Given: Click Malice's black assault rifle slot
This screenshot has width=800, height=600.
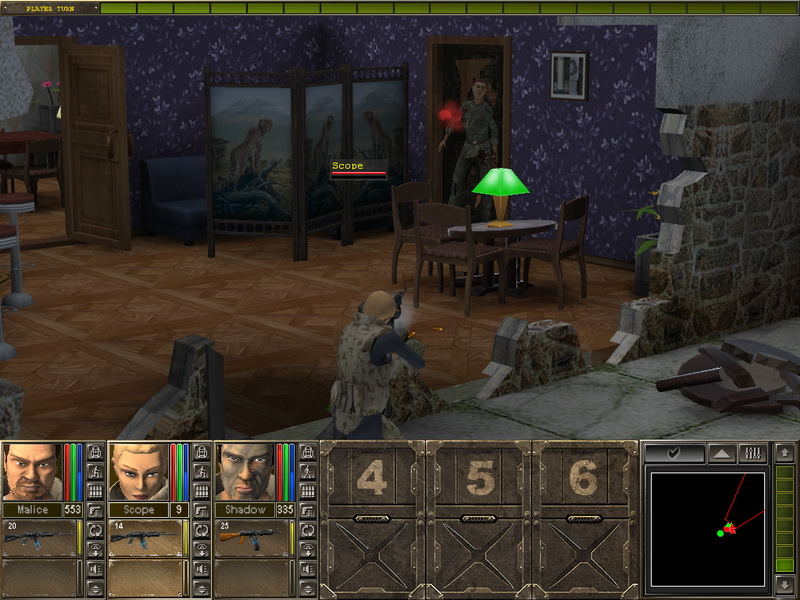Looking at the screenshot, I should click(41, 538).
